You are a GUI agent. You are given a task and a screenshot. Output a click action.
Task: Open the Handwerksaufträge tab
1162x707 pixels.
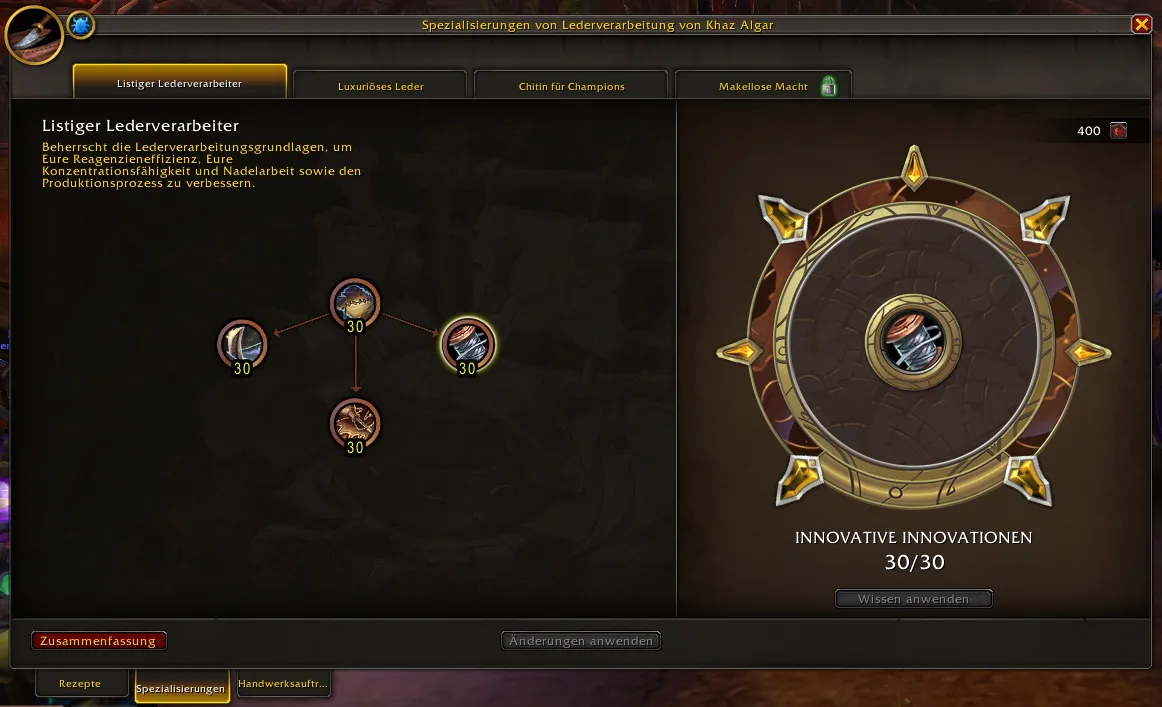283,684
